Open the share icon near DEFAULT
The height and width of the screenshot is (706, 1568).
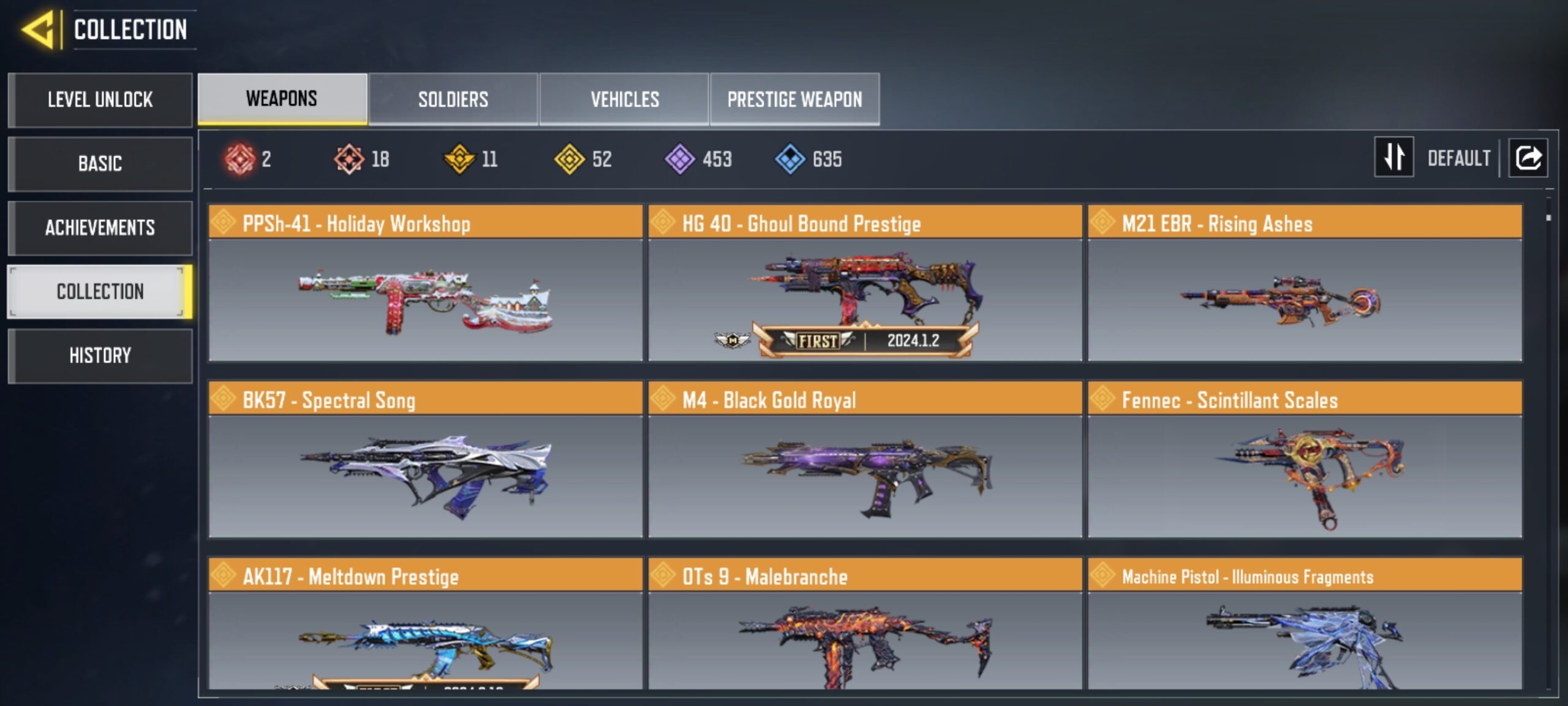point(1528,158)
